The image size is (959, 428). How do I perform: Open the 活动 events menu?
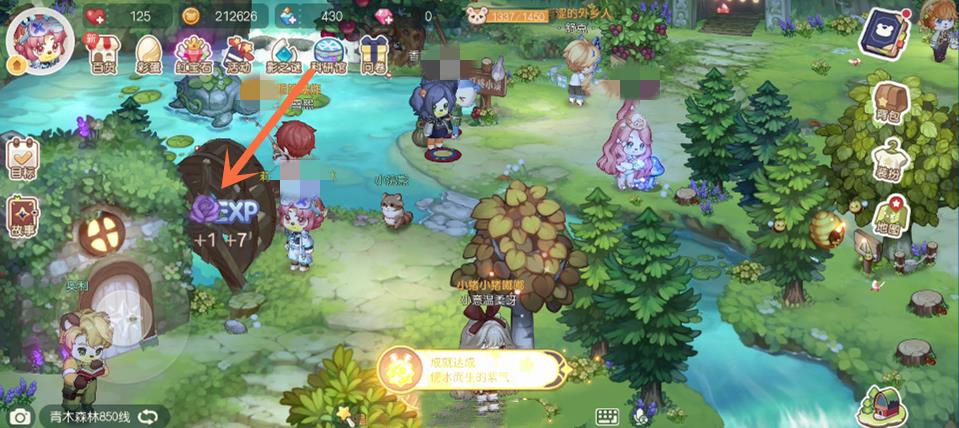pyautogui.click(x=239, y=54)
